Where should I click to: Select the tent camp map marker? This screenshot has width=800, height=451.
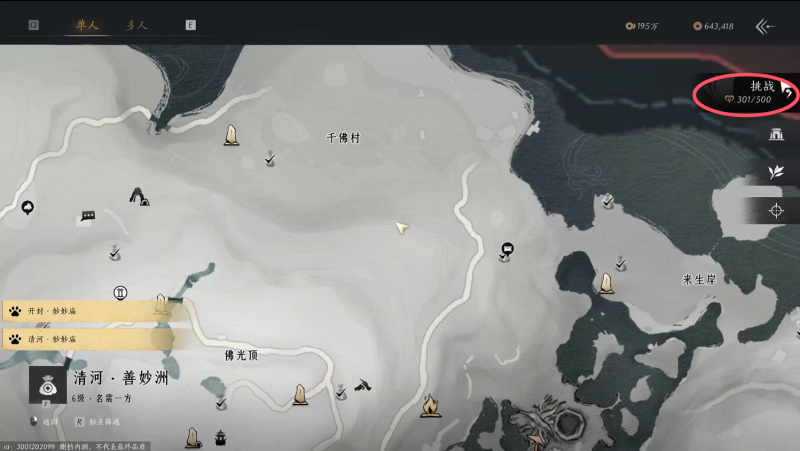coord(139,196)
